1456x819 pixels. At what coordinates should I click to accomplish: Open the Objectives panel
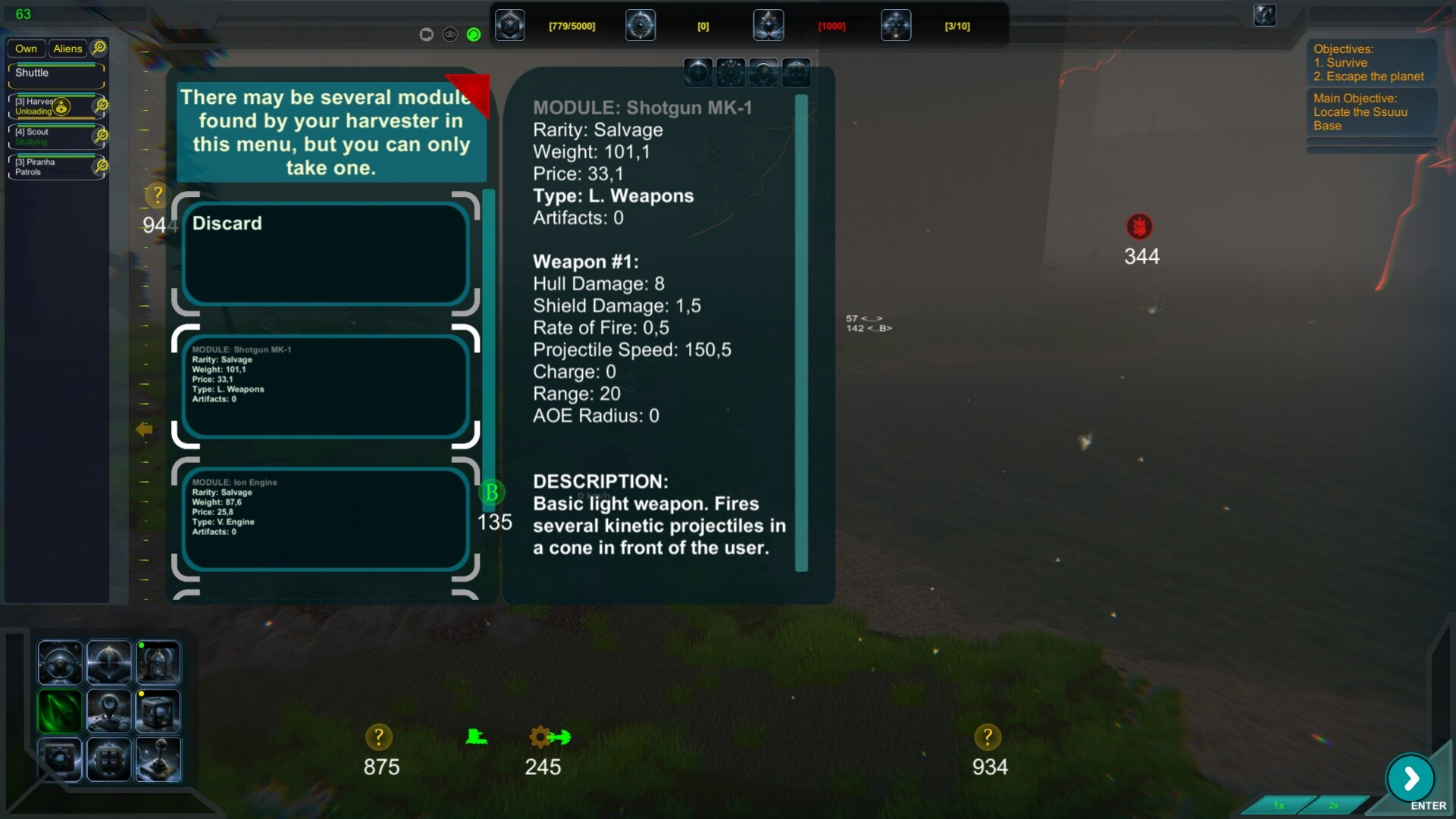1370,63
